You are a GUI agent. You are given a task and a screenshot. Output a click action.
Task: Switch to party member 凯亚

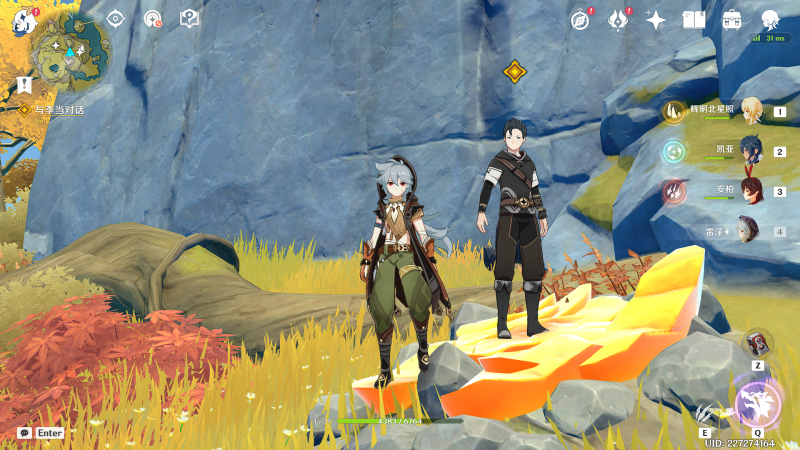pos(748,151)
